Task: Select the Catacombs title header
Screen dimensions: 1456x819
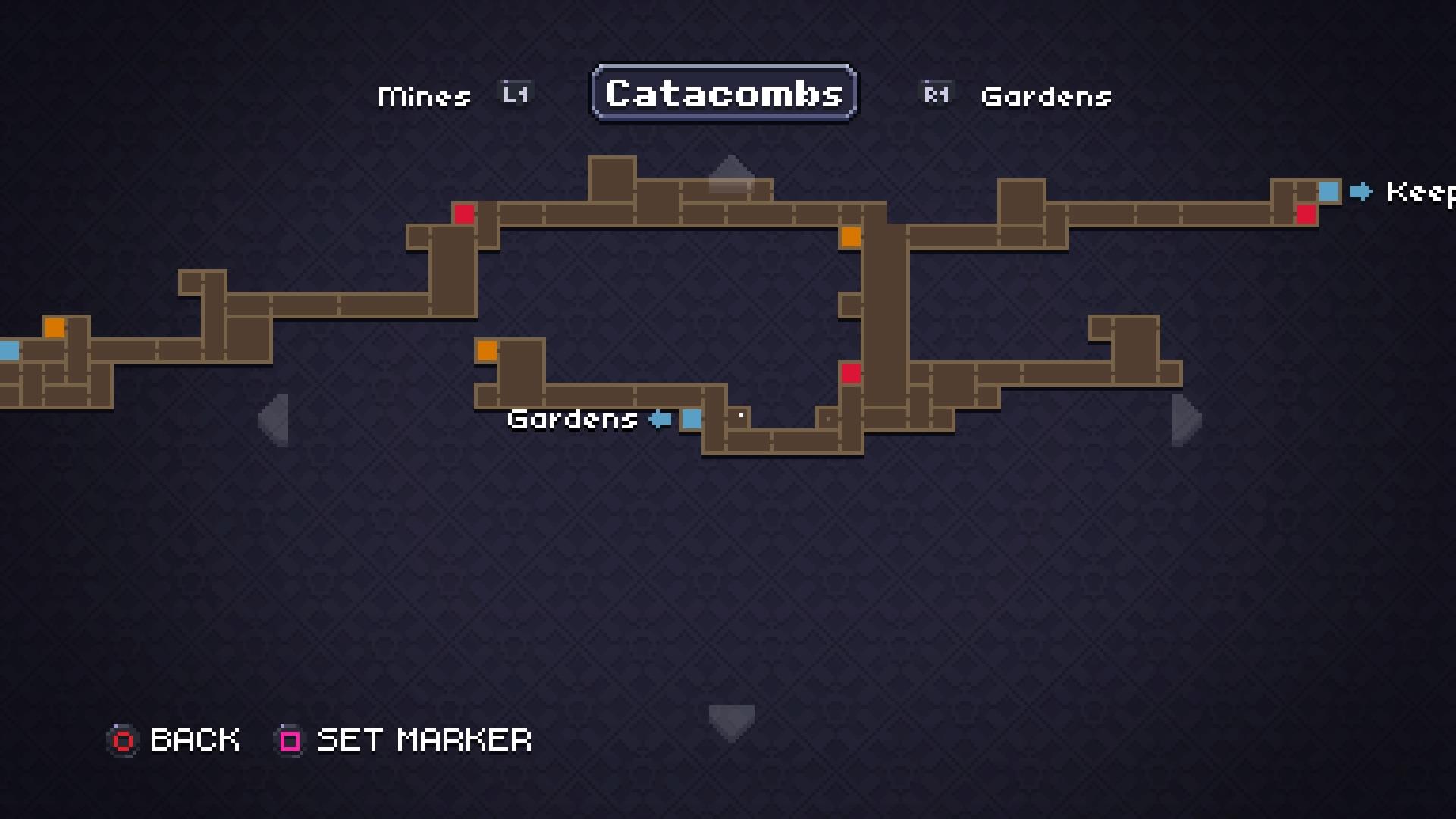Action: (723, 93)
